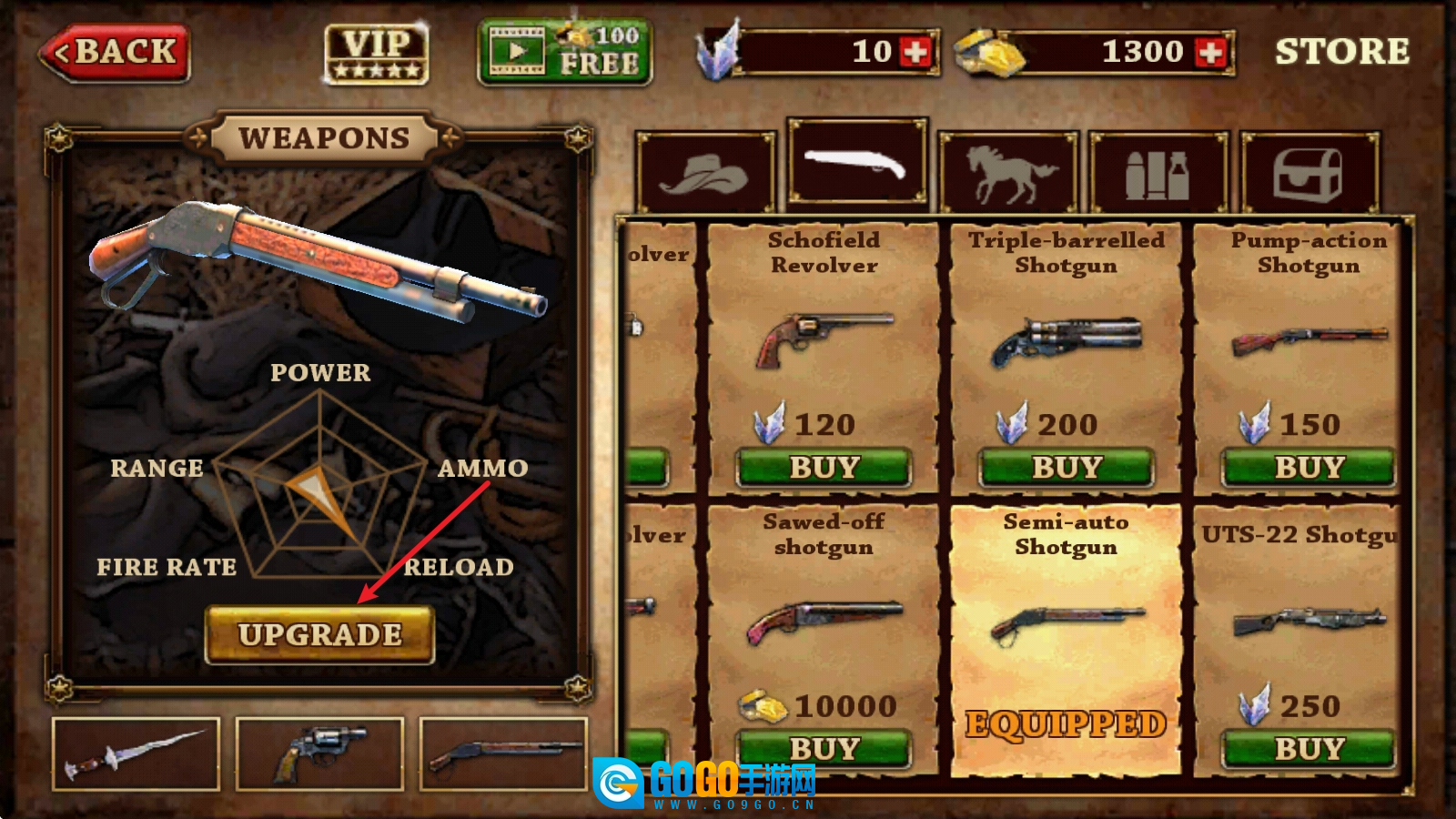This screenshot has width=1456, height=819.
Task: Add more crystals with the plus button
Action: click(x=915, y=52)
